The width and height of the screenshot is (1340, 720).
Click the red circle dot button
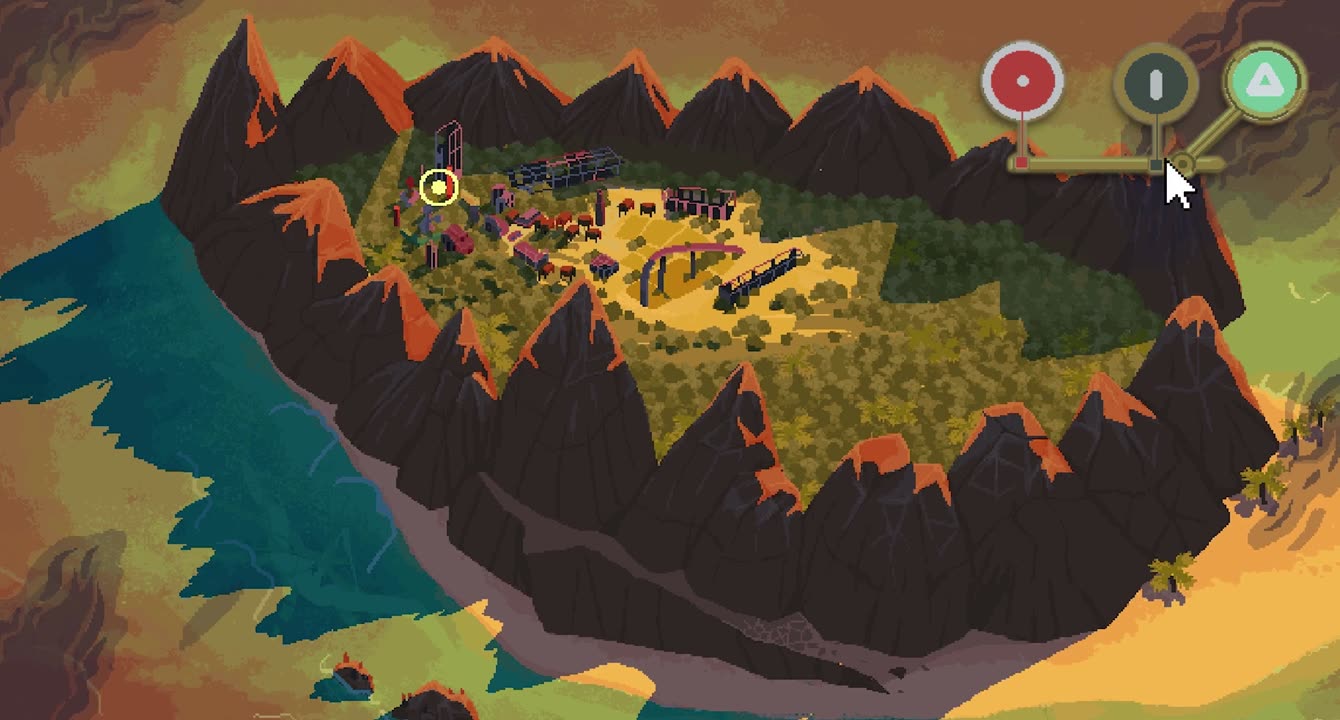pos(1021,81)
